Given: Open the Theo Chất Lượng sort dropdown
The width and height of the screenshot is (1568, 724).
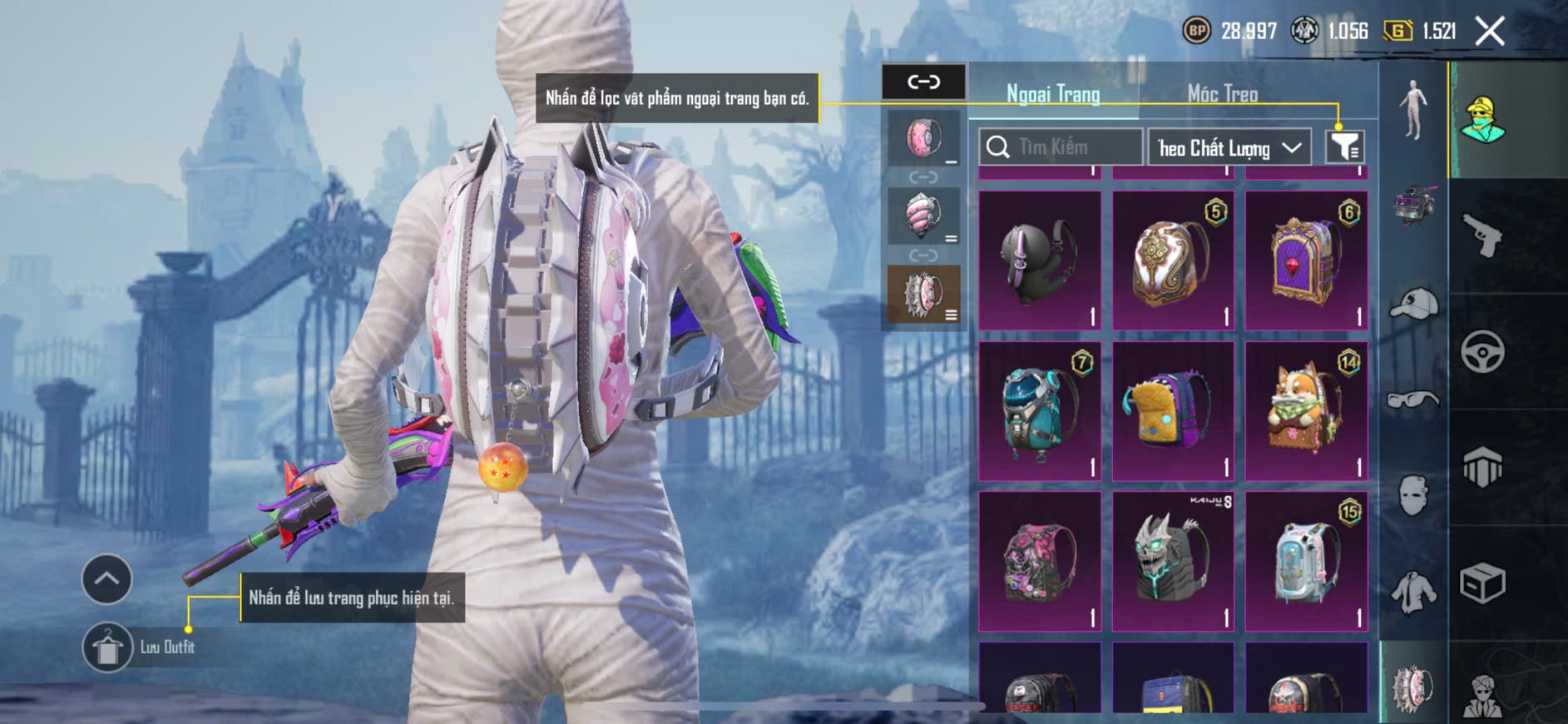Looking at the screenshot, I should (x=1229, y=148).
